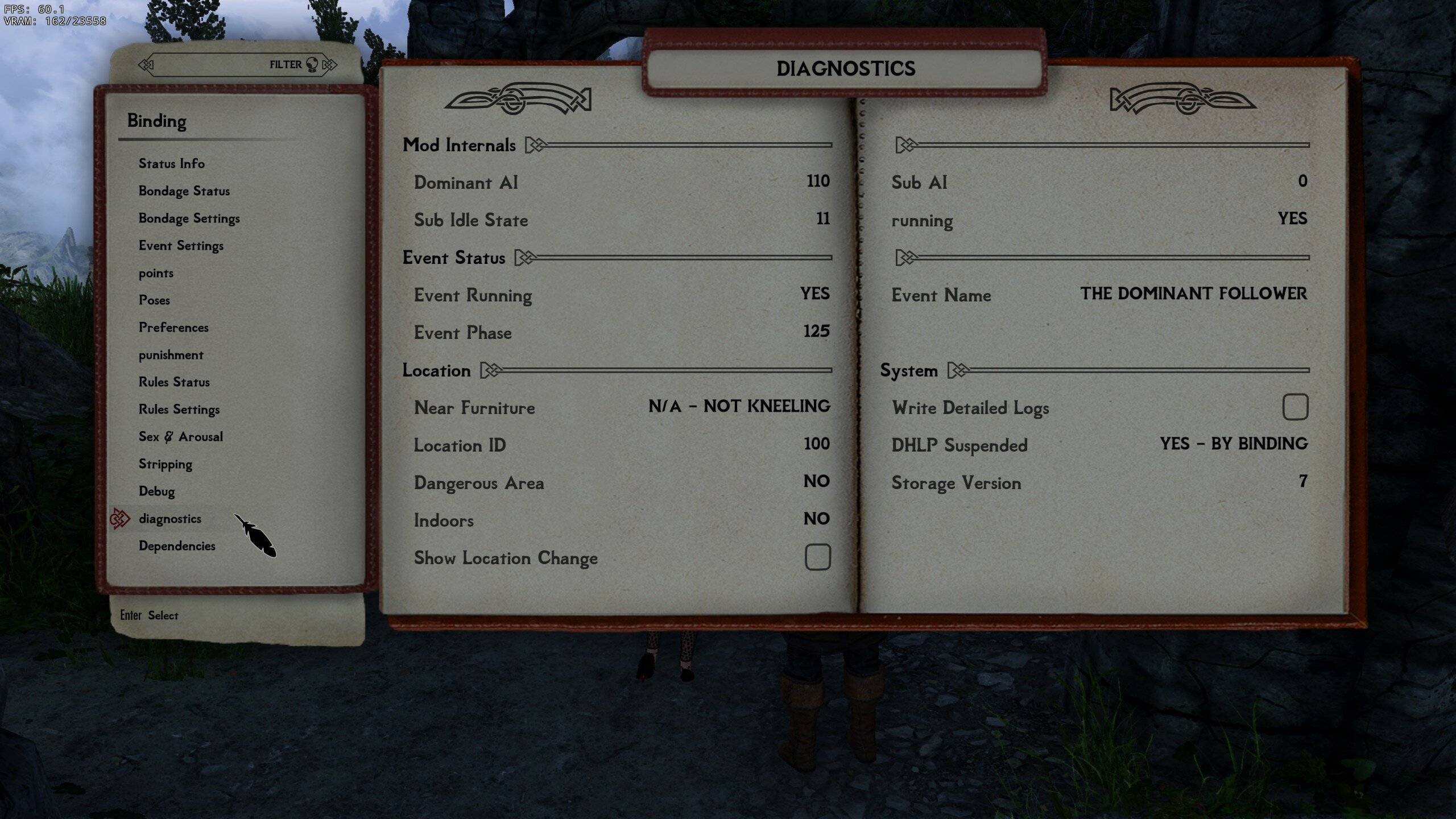Click the knot divider beside Event Status
1456x819 pixels.
tap(524, 257)
